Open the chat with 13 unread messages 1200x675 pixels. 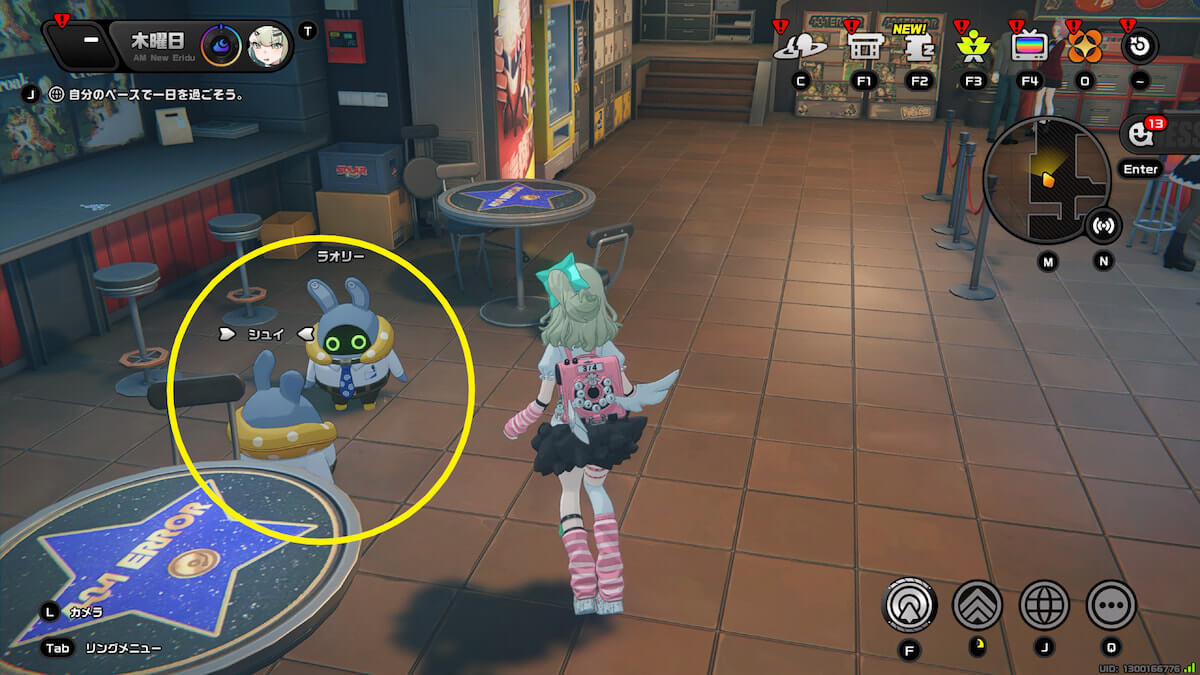coord(1140,134)
